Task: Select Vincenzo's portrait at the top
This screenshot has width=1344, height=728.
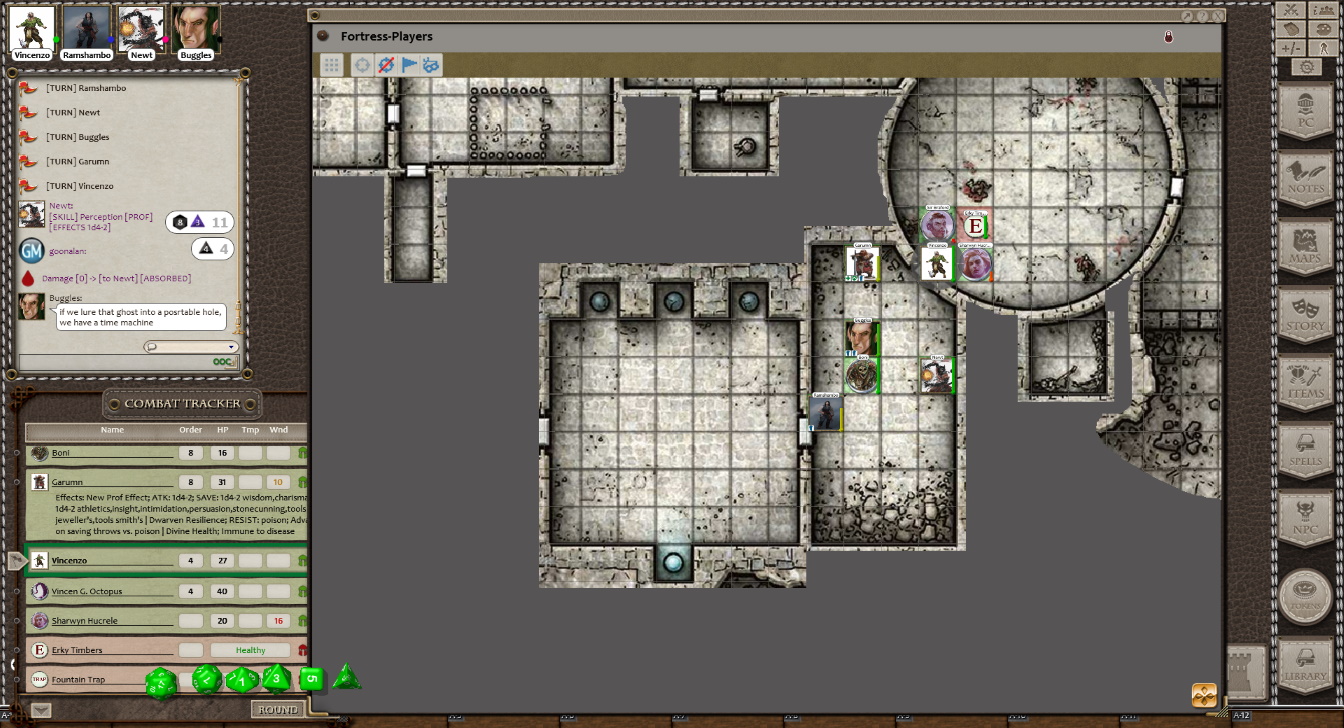Action: 32,30
